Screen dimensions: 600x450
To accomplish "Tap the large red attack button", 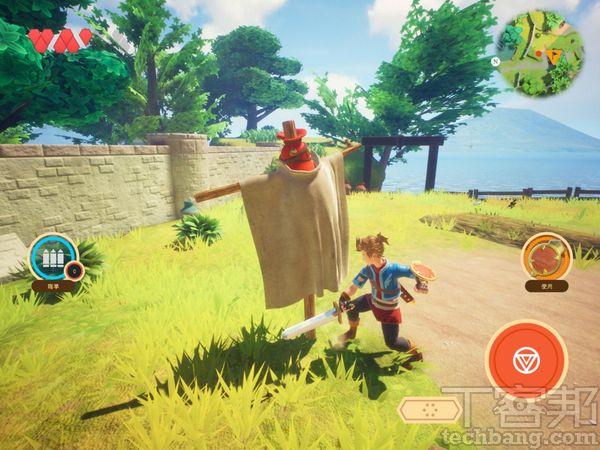I will coord(526,361).
